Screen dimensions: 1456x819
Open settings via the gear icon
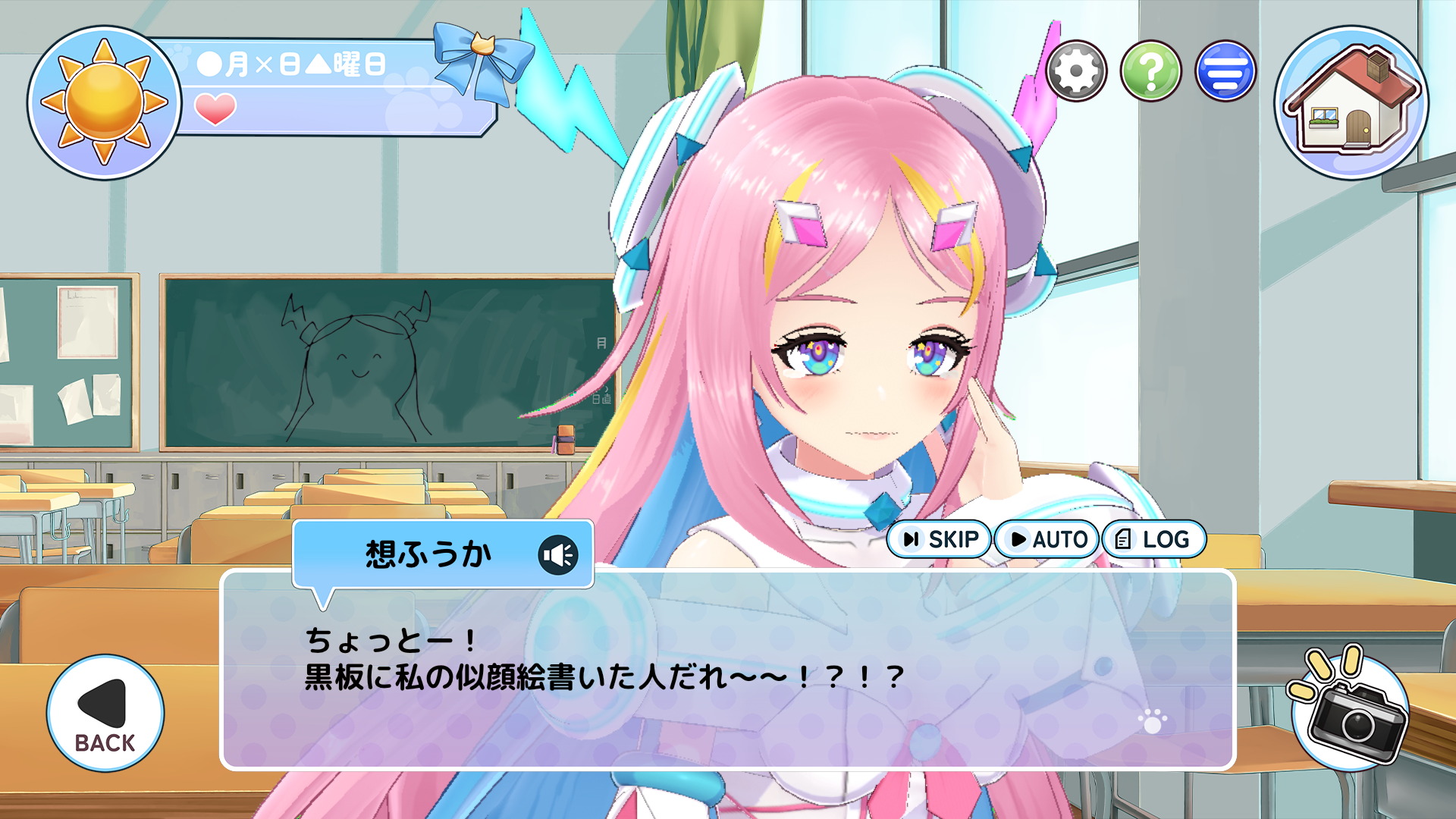(x=1076, y=71)
